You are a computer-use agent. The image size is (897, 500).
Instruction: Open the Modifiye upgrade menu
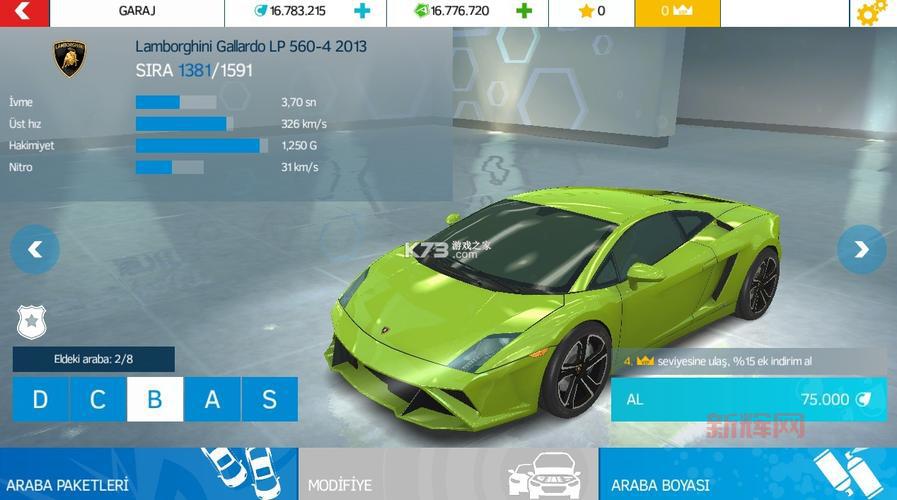coord(448,475)
